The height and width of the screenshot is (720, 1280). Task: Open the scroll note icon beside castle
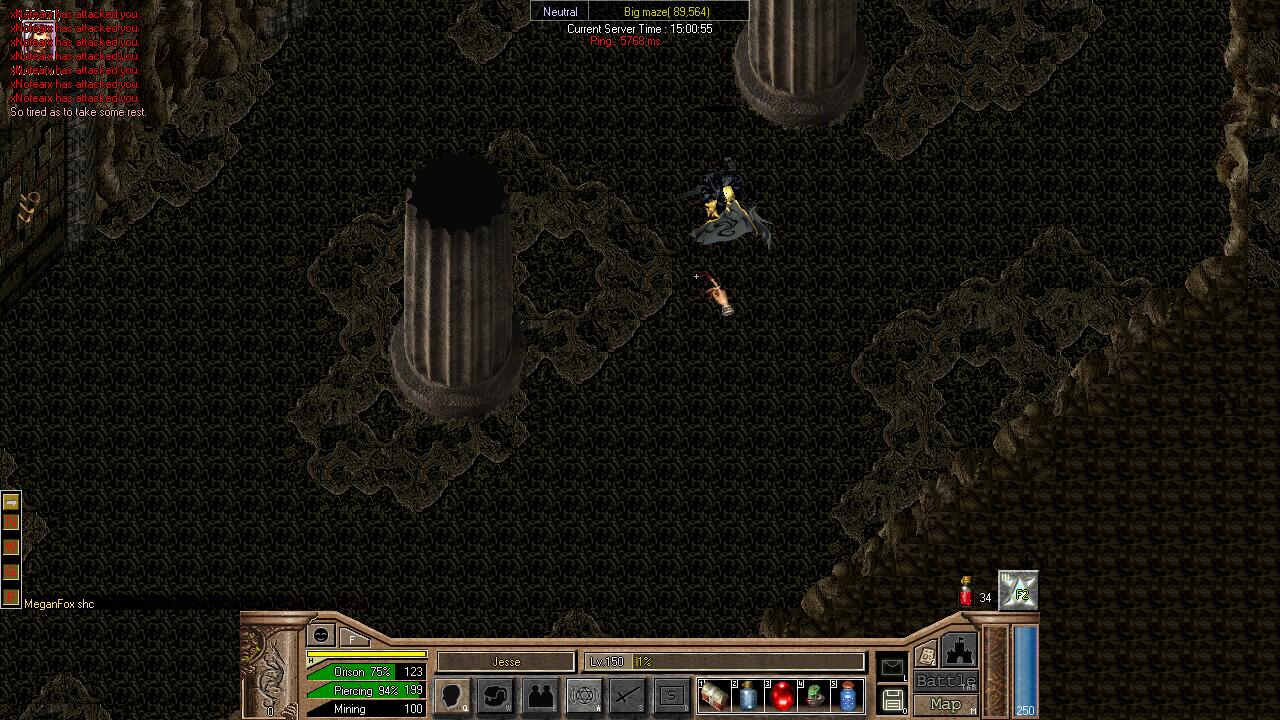926,655
